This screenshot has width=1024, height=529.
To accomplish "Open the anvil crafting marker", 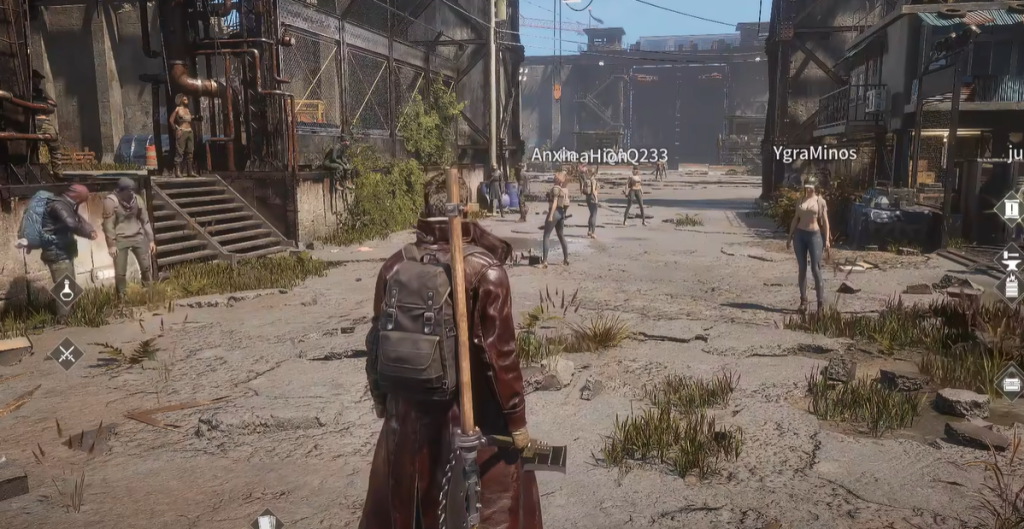I will click(x=1010, y=257).
